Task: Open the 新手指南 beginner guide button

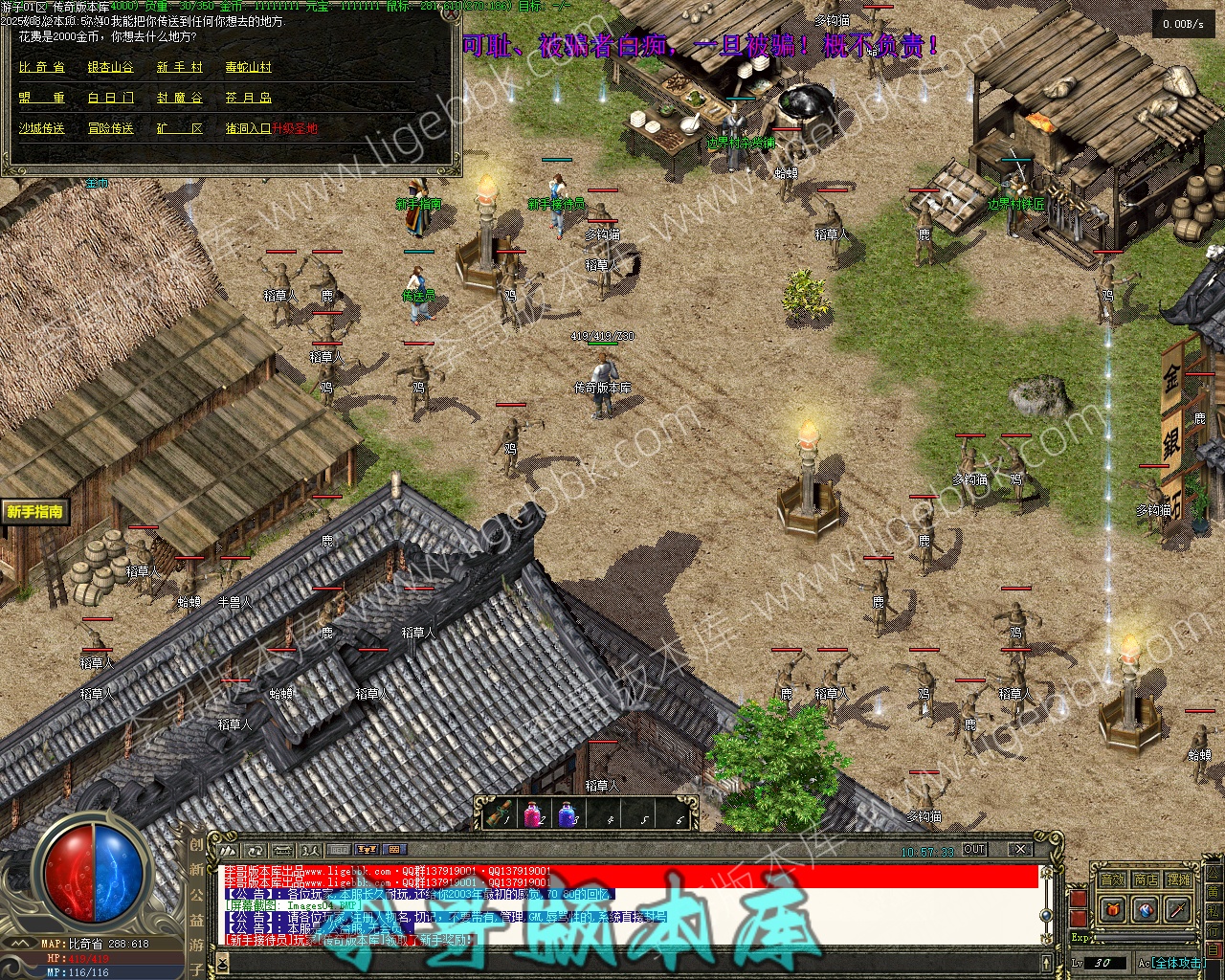Action: click(35, 512)
